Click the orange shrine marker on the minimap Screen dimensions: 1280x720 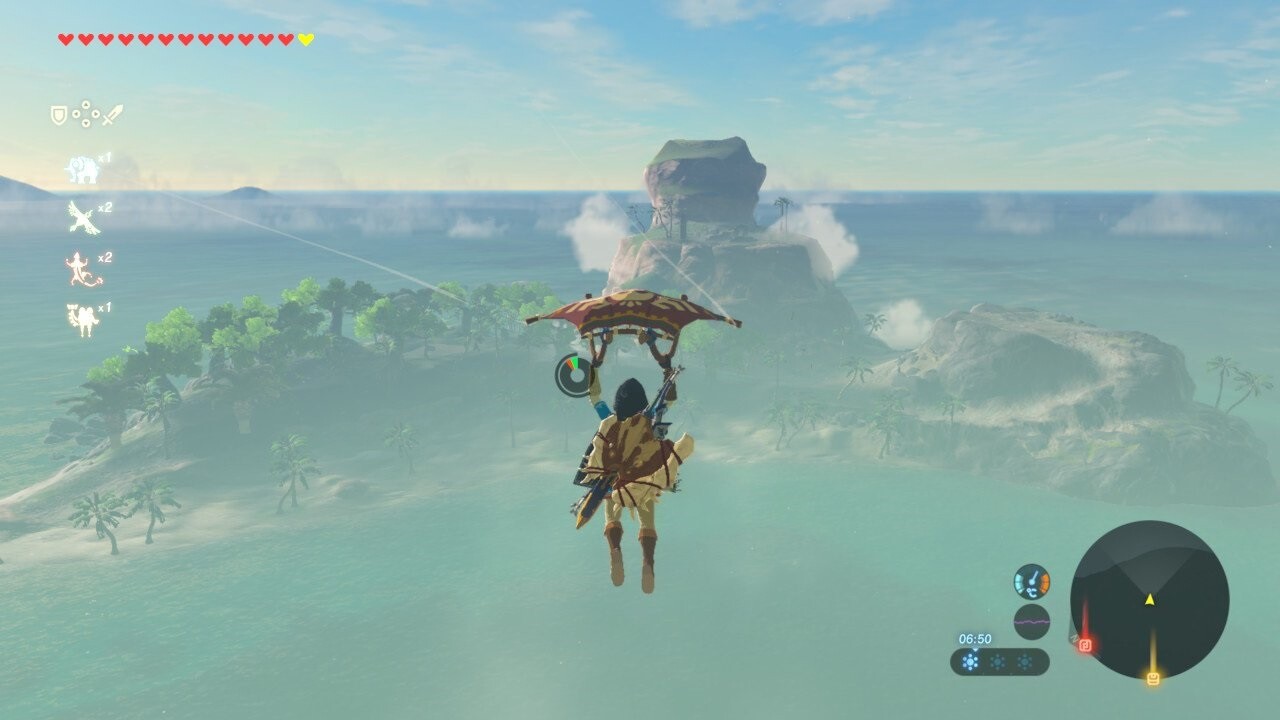pos(1086,644)
